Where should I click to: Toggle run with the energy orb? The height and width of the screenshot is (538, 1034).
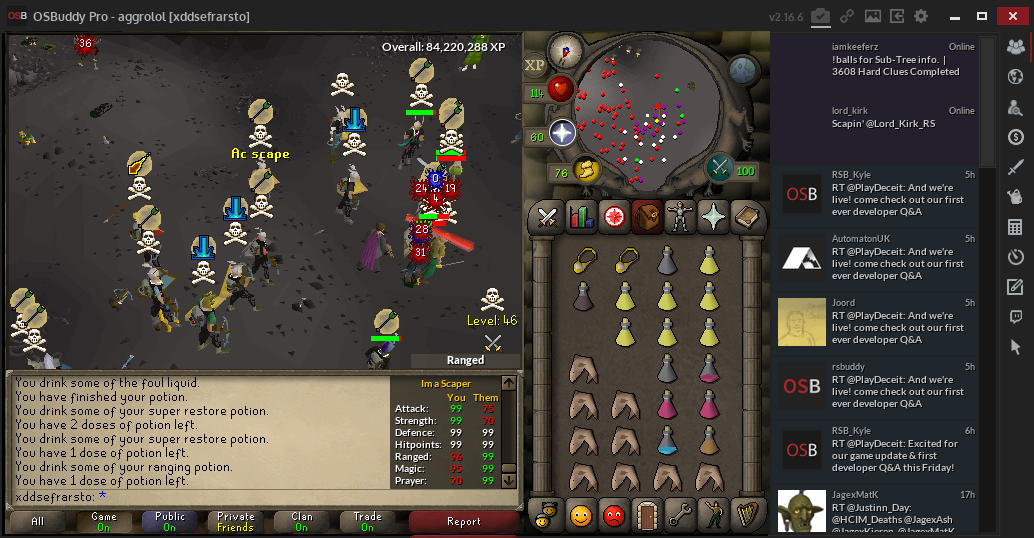(x=585, y=170)
